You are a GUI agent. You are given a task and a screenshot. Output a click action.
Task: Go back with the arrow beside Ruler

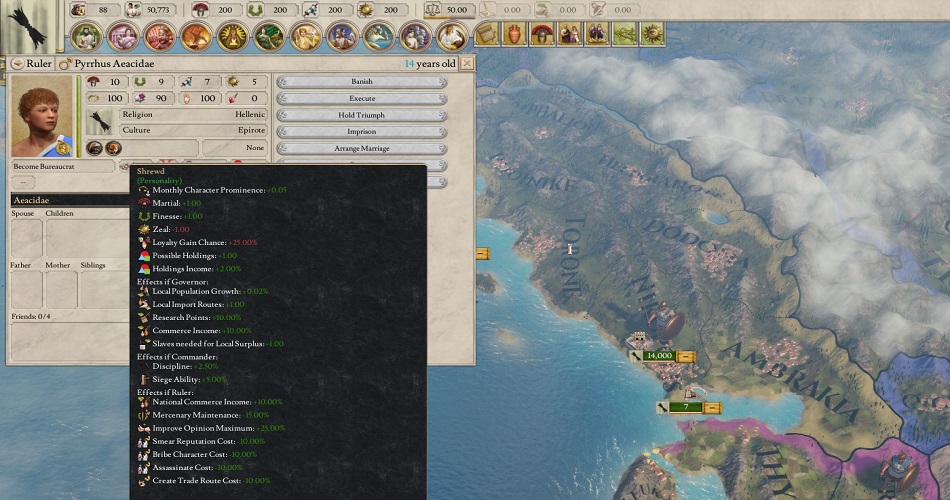17,63
